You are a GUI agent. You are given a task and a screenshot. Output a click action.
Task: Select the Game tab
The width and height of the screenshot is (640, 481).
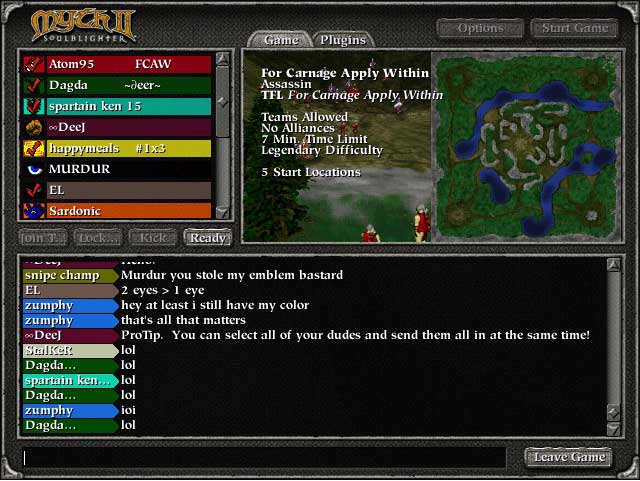click(281, 40)
